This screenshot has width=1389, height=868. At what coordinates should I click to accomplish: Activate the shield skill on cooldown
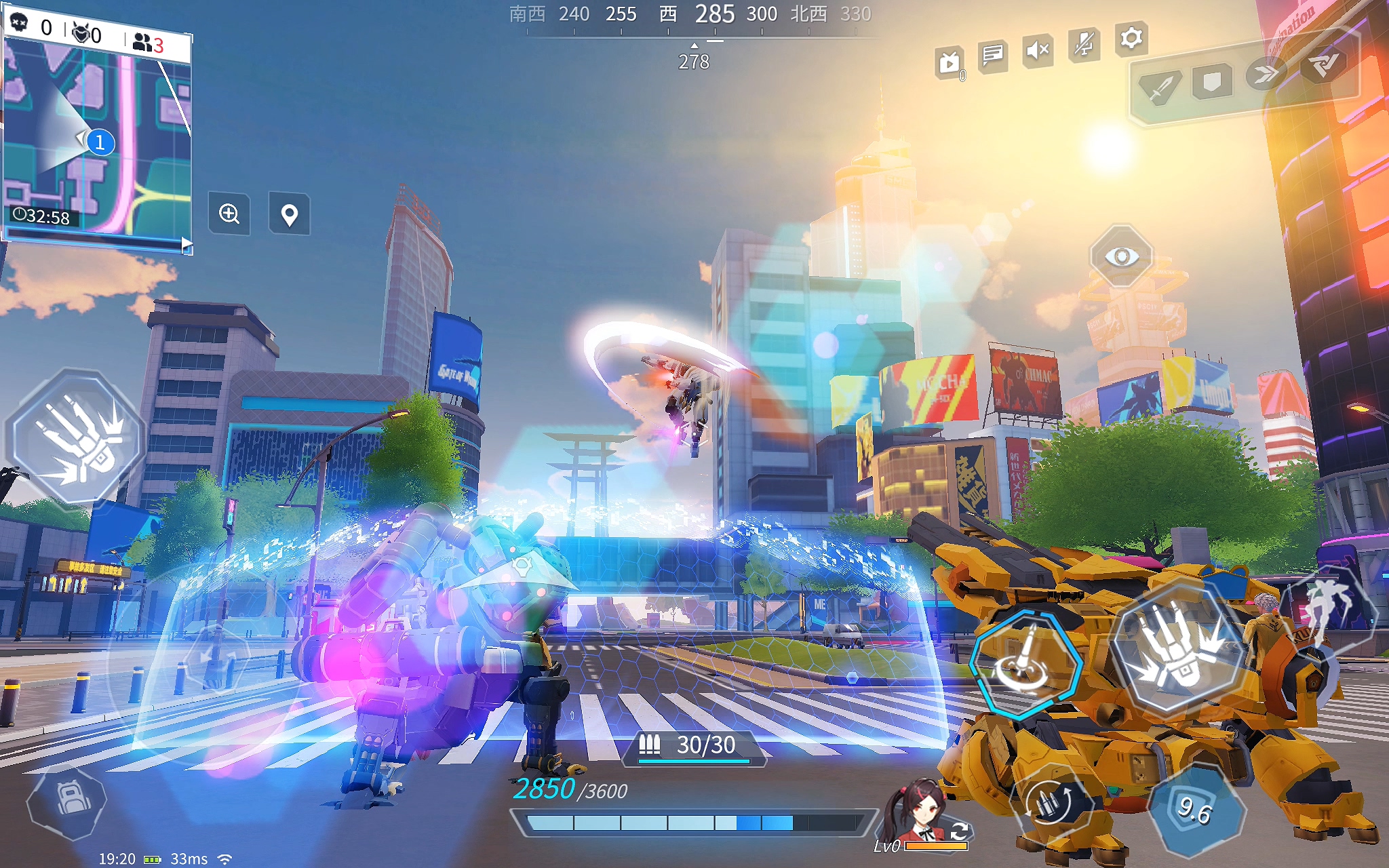coord(1196,810)
